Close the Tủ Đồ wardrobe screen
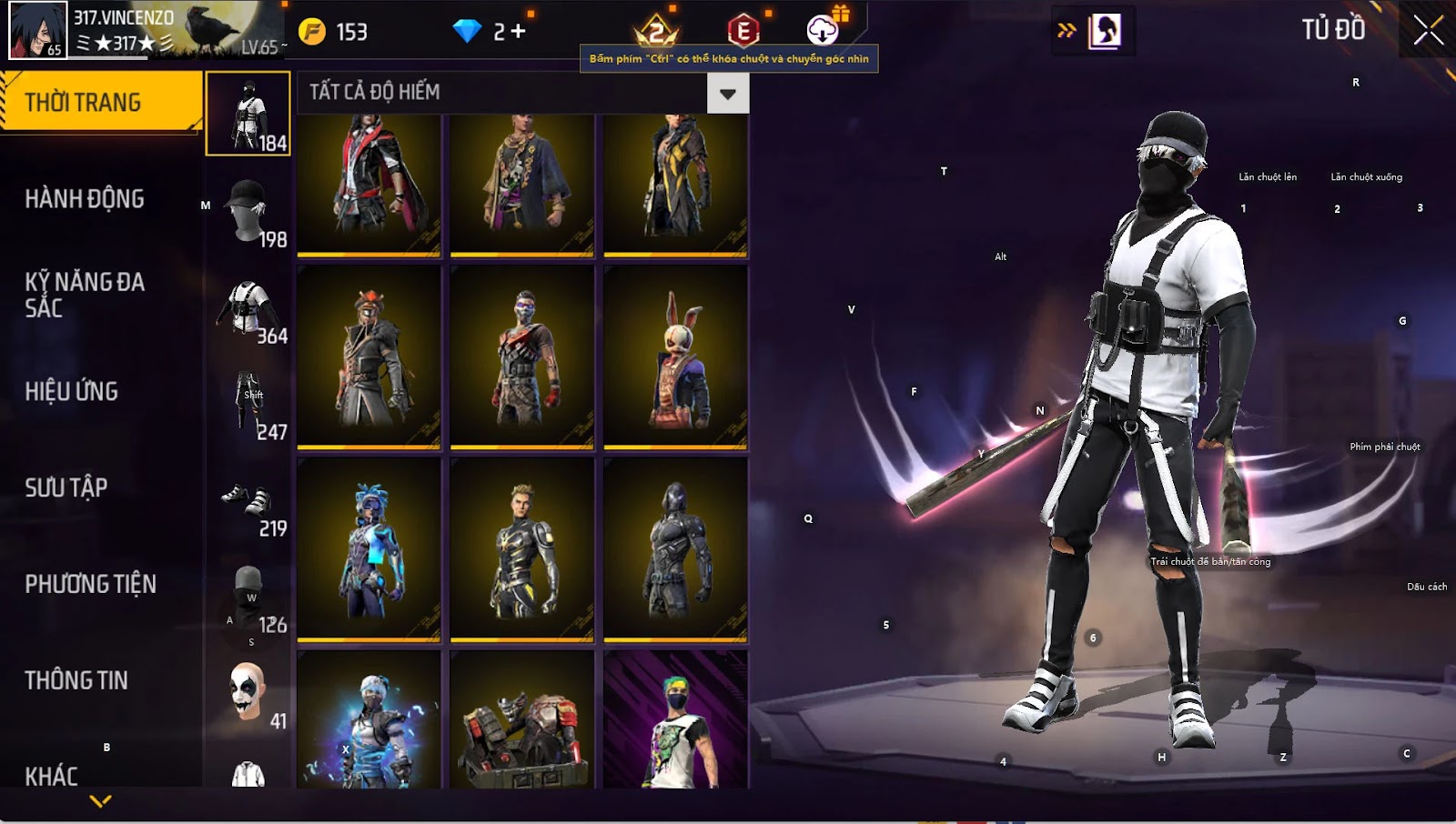Screen dimensions: 1456x824 1428,31
